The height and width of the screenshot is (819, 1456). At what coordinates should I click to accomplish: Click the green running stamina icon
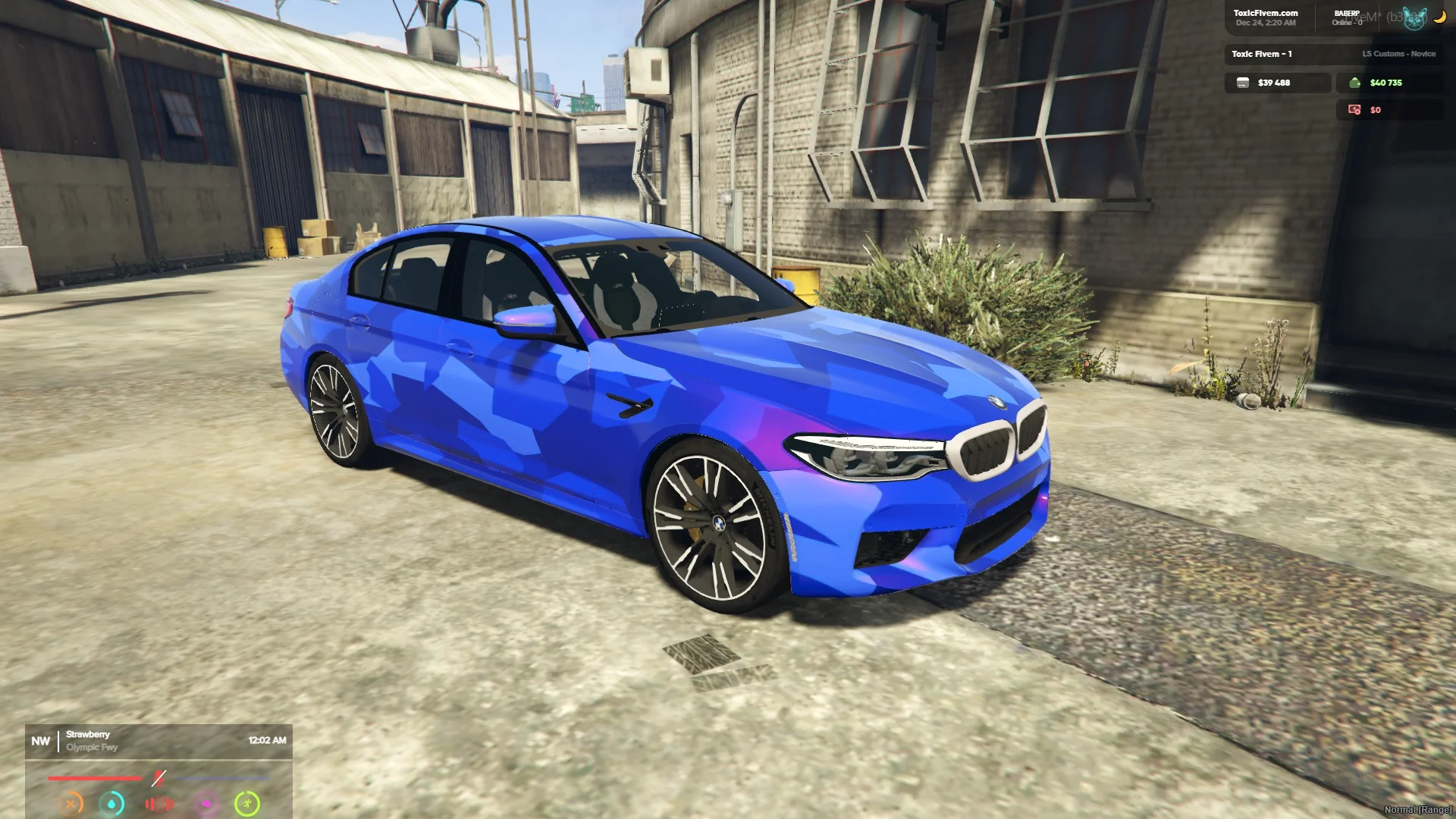tap(247, 803)
